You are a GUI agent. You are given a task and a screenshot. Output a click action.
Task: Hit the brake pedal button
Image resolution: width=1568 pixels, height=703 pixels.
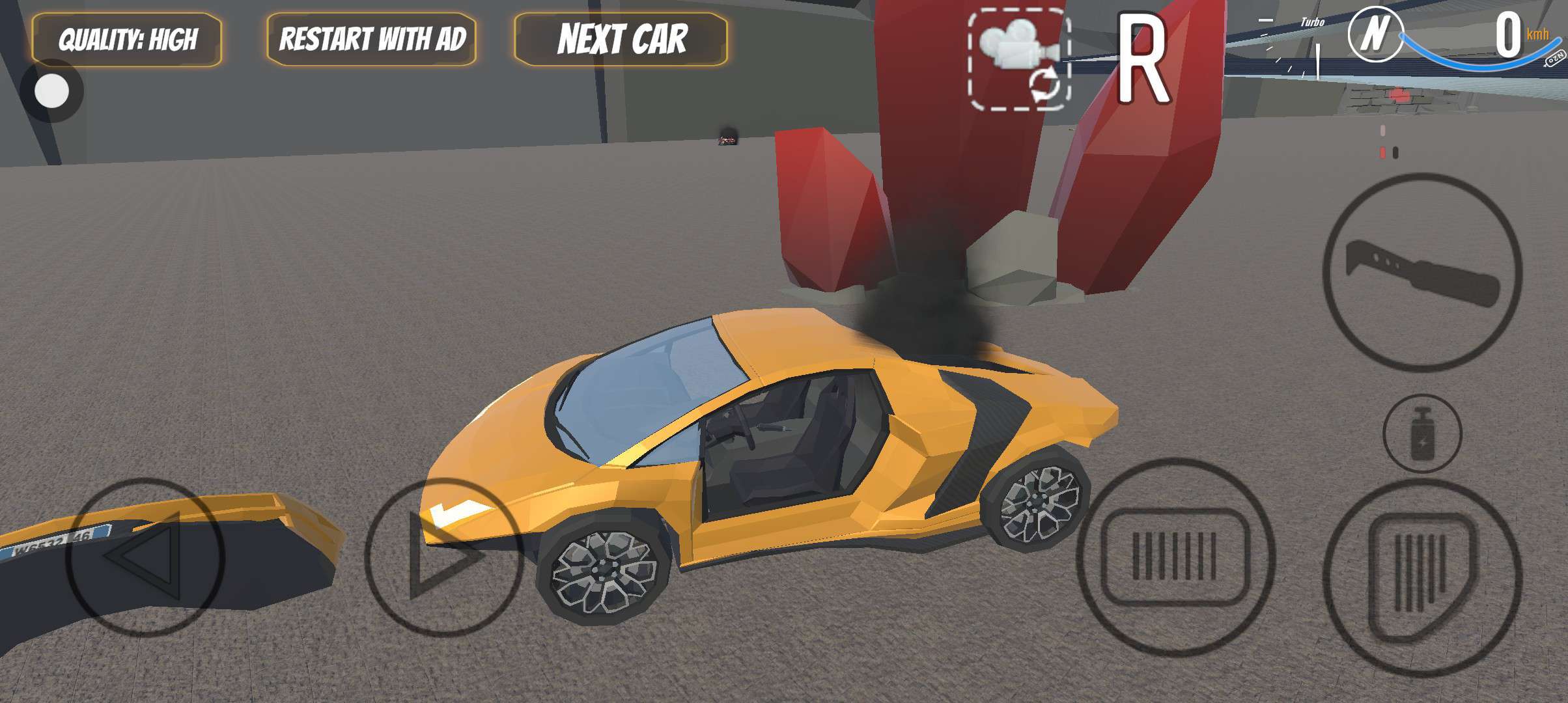[1175, 557]
